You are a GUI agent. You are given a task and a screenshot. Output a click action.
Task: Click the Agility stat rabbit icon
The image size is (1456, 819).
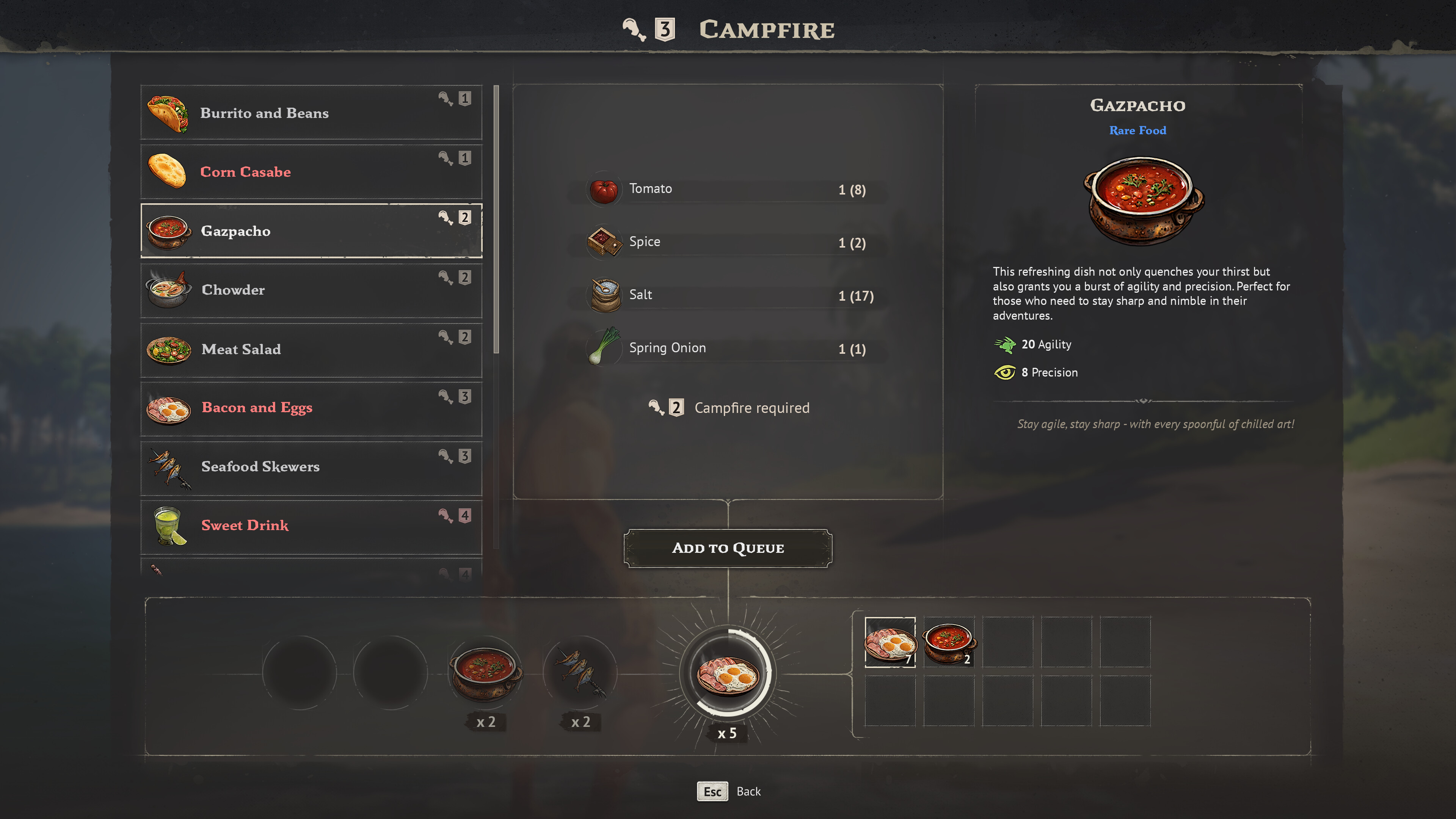(1006, 344)
